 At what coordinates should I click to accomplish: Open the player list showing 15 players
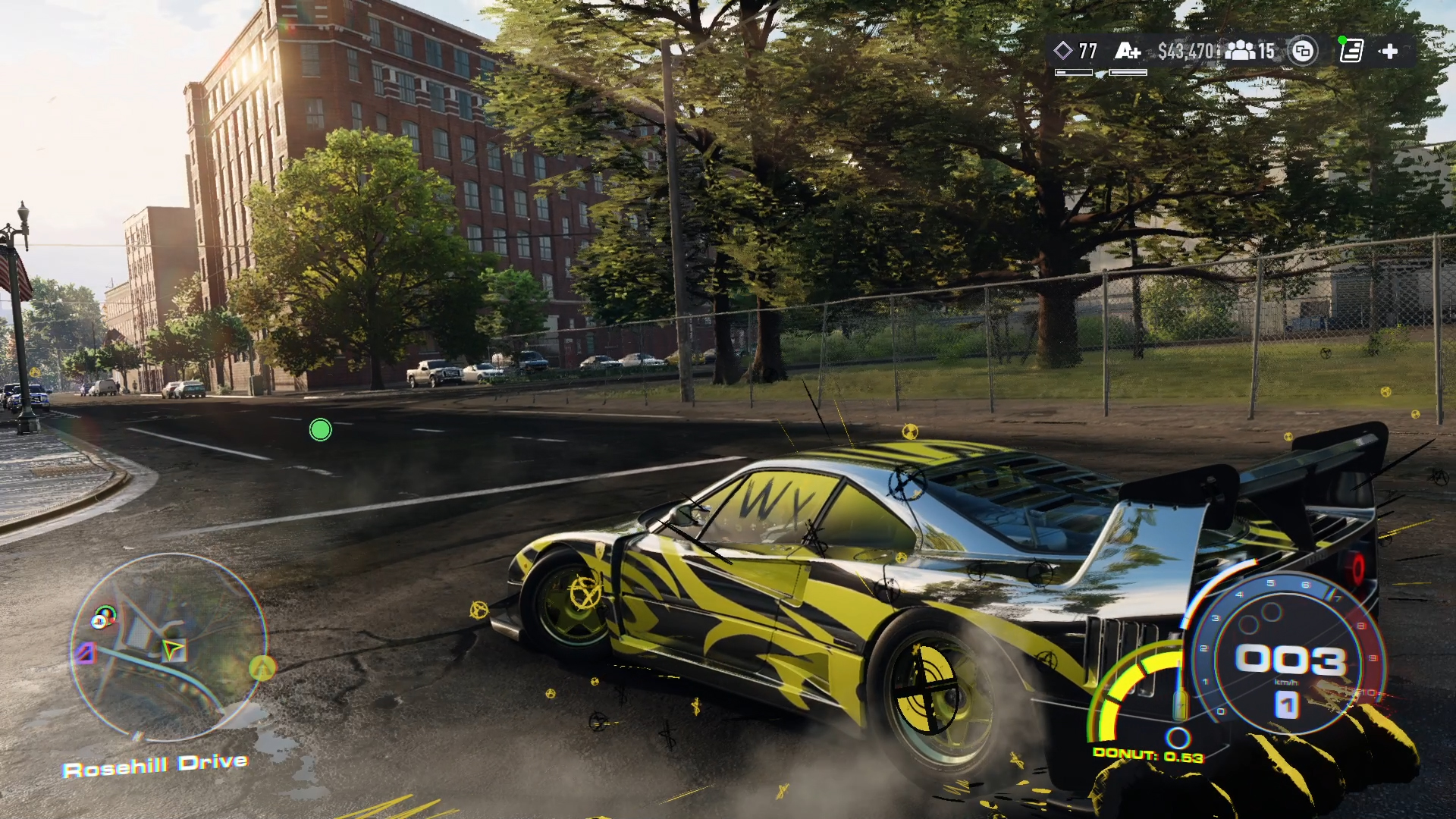click(x=1250, y=51)
